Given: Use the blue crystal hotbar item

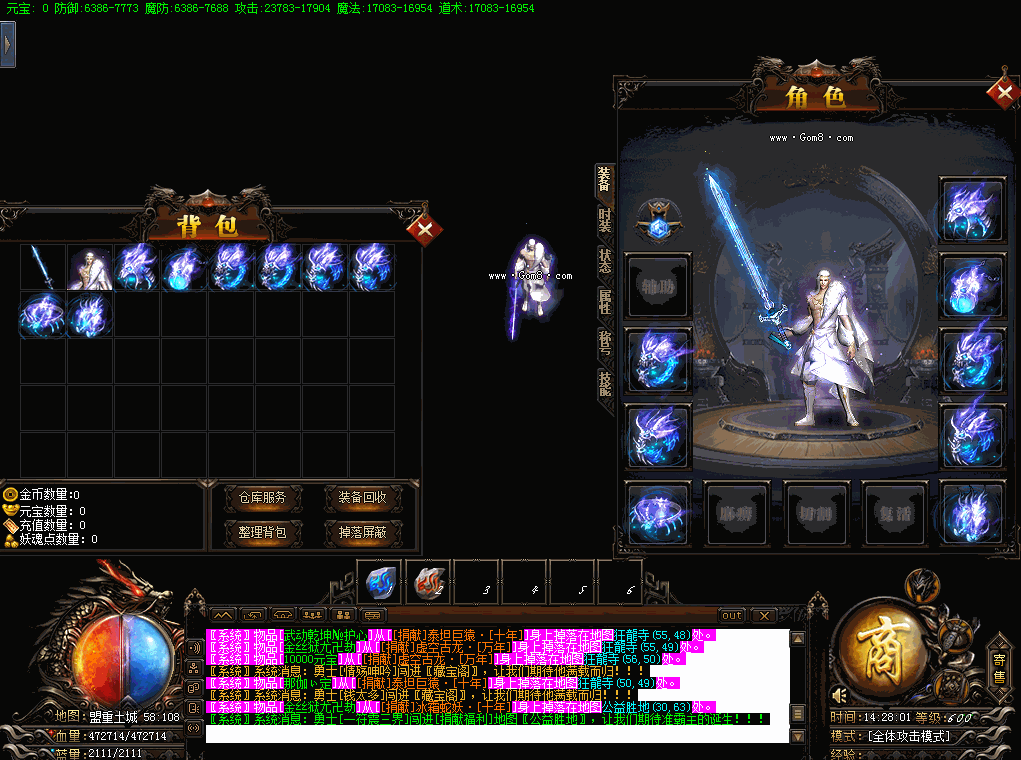Looking at the screenshot, I should [381, 581].
